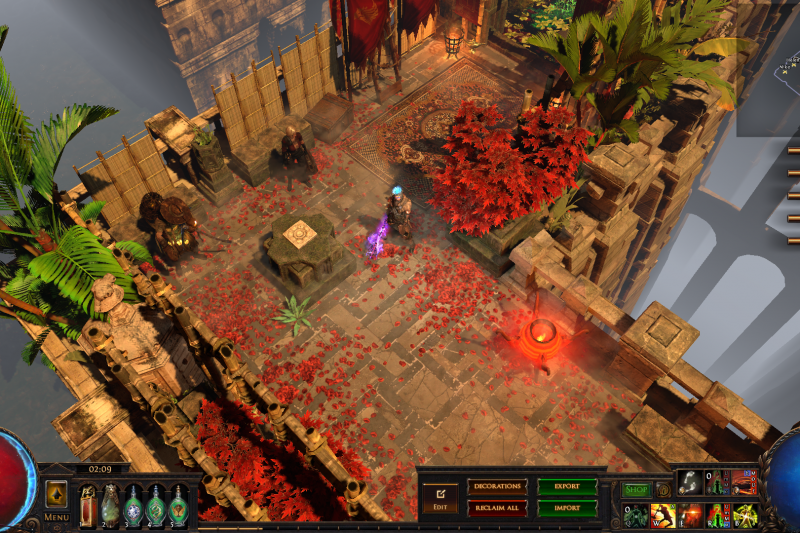Activate the W-key orange warrior skill
The image size is (800, 533).
point(663,516)
